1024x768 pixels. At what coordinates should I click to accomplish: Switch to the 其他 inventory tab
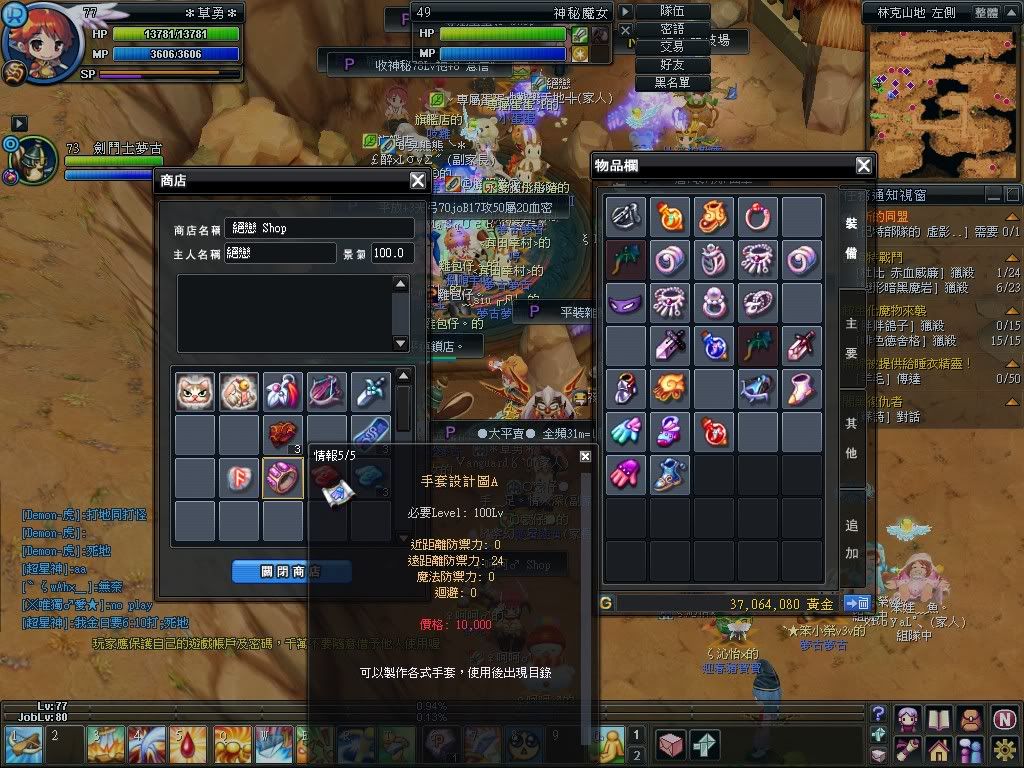tap(851, 437)
